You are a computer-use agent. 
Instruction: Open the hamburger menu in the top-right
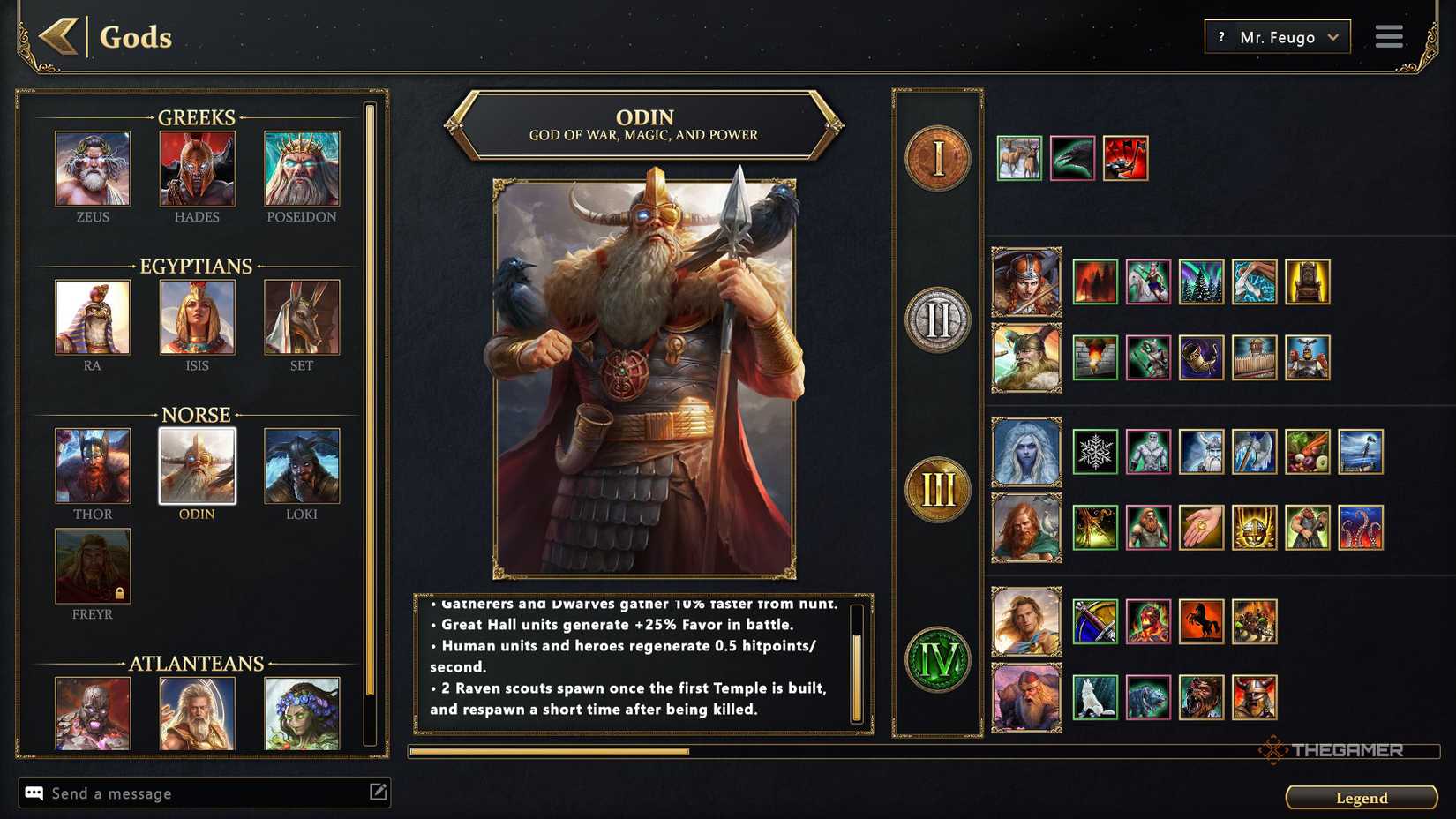pos(1388,36)
